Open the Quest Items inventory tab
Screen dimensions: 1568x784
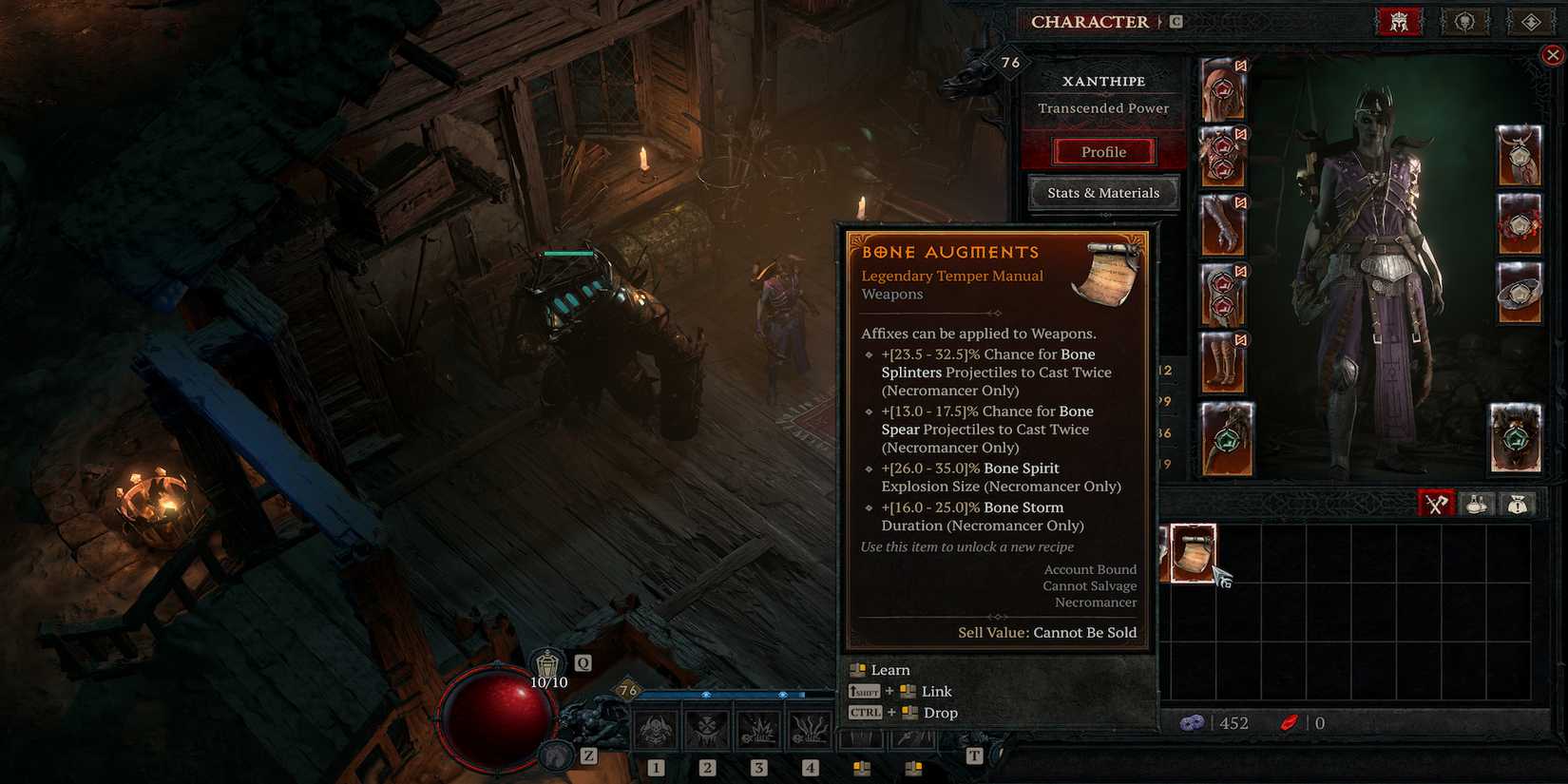click(1518, 503)
